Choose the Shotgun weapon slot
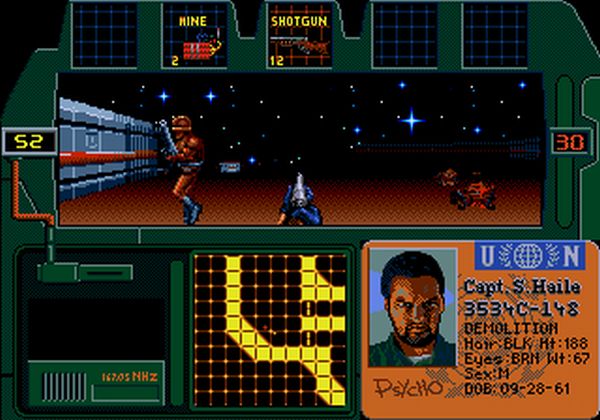Screen dimensions: 600x420 [x=298, y=38]
